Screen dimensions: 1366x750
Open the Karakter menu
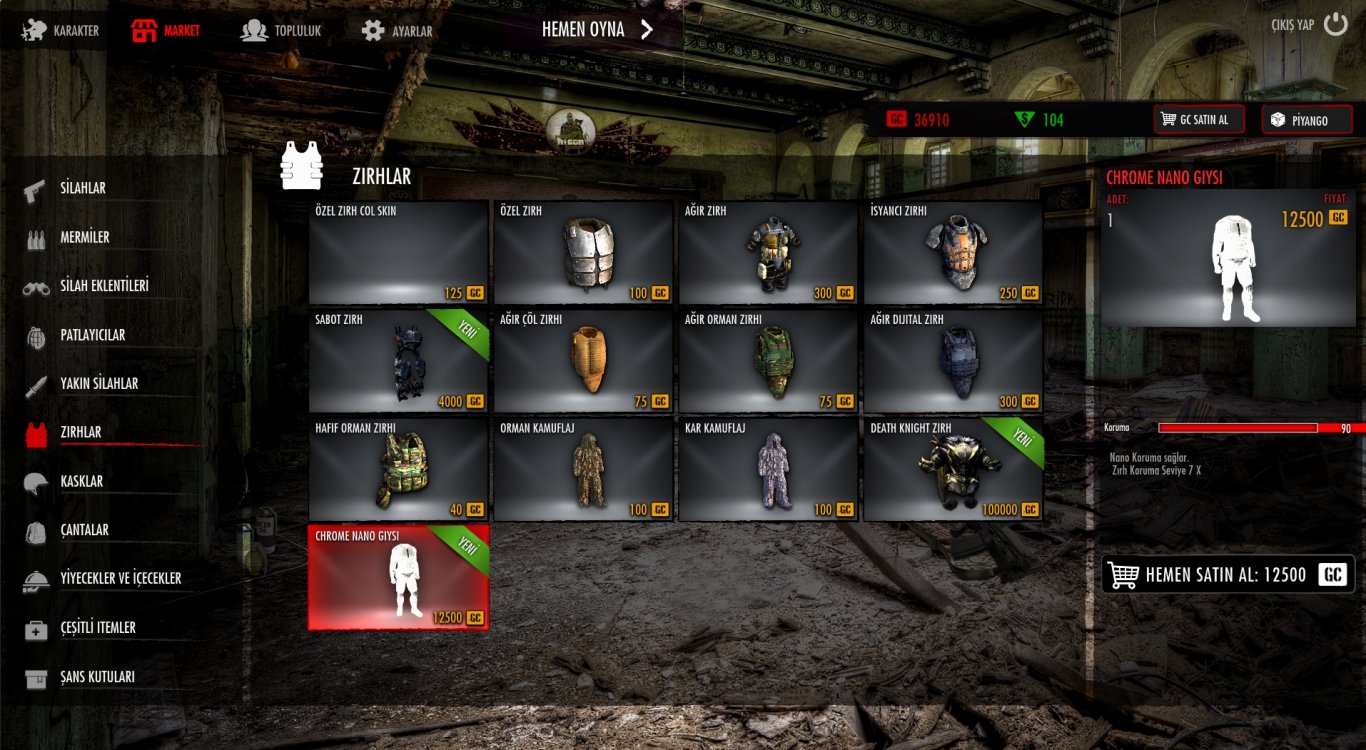coord(62,31)
